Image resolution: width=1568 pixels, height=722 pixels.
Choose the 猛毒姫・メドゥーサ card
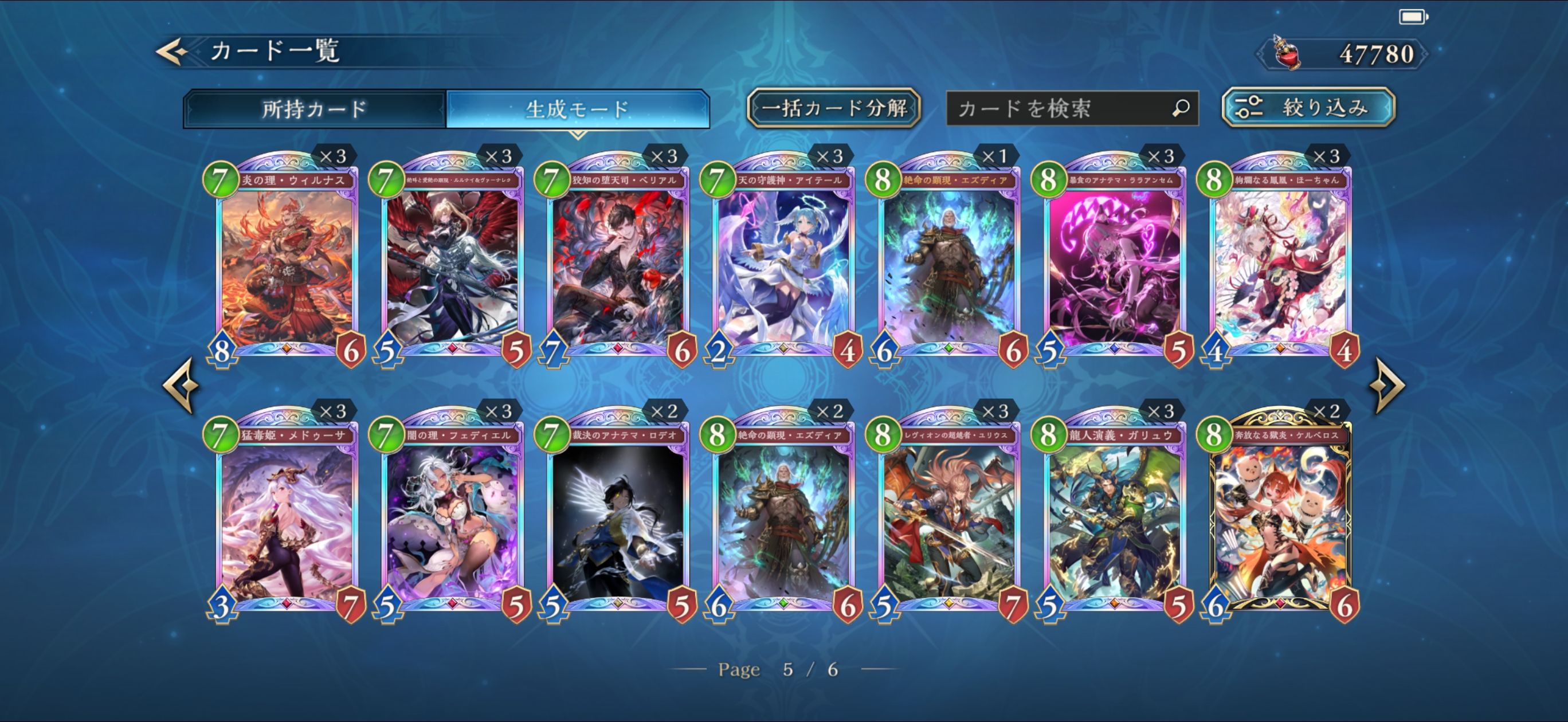(x=287, y=517)
